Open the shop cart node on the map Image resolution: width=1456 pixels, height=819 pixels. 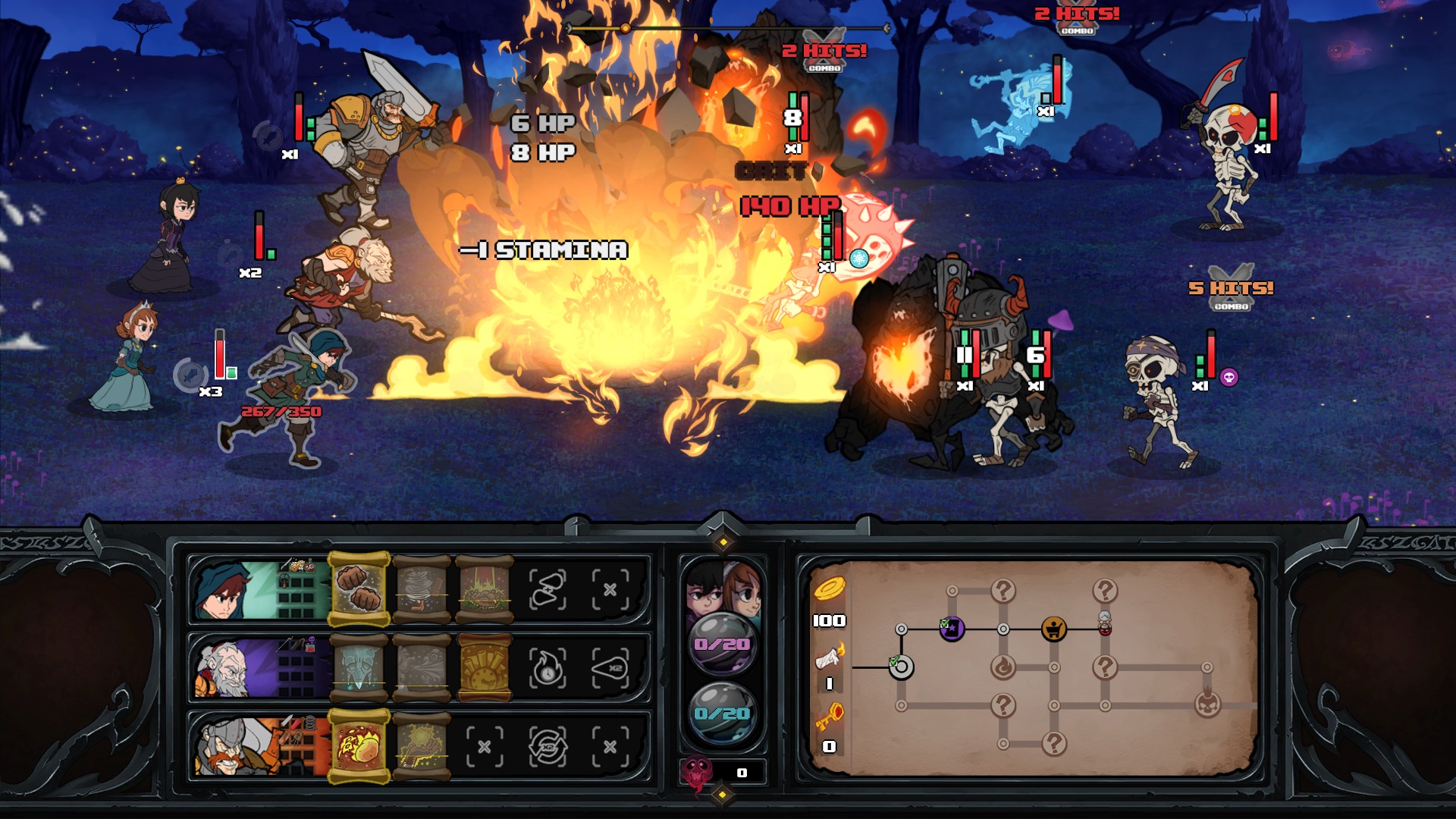pos(1054,629)
